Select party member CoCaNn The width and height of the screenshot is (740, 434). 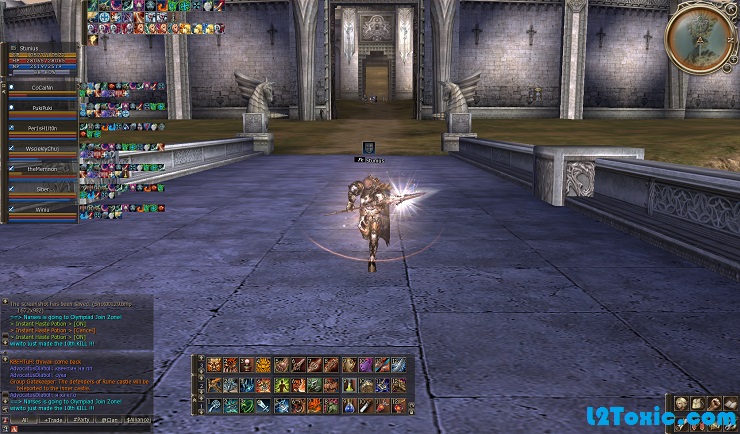[41, 88]
